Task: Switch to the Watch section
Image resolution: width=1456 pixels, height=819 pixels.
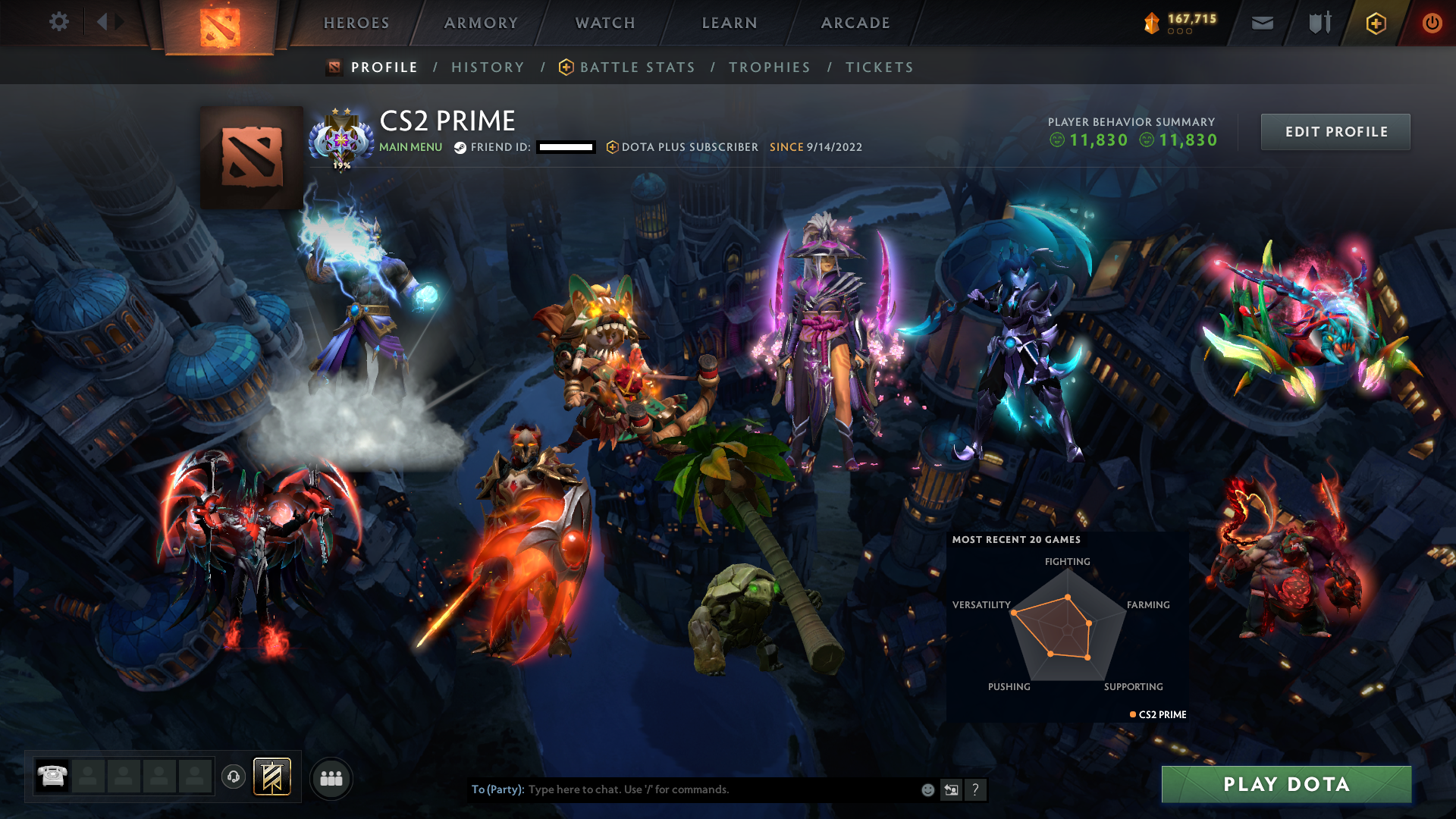Action: tap(605, 23)
